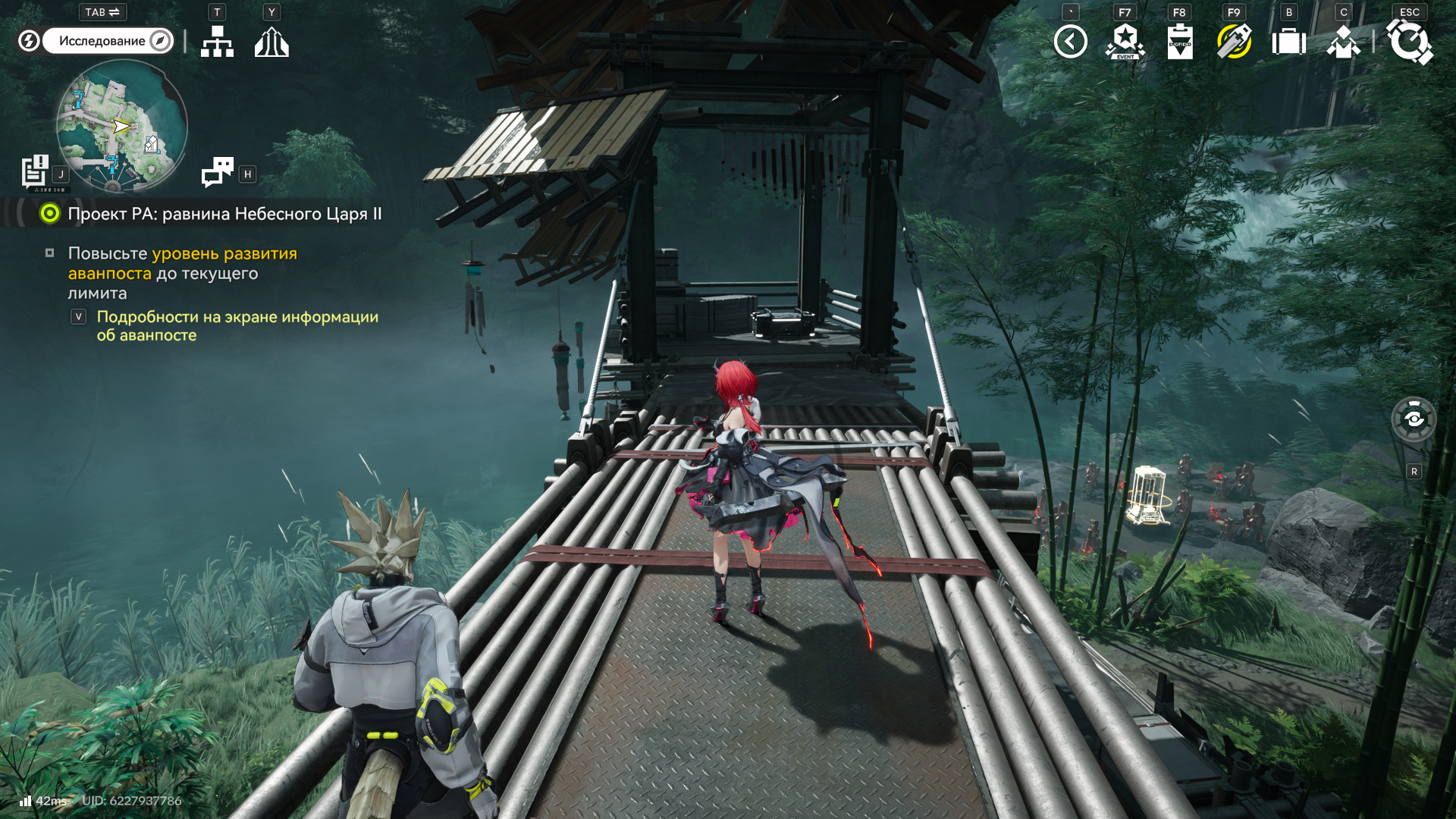This screenshot has height=819, width=1456.
Task: Open the network hierarchy icon
Action: [x=217, y=42]
